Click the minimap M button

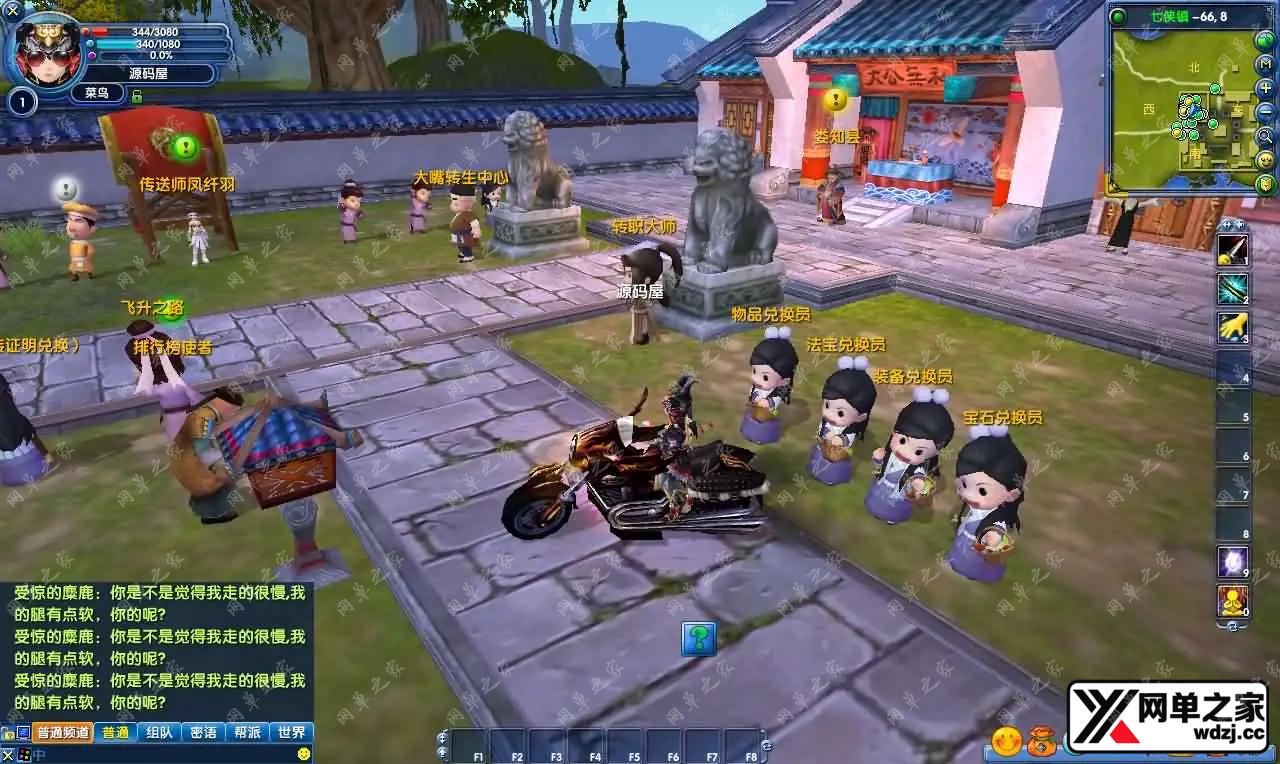[x=1265, y=65]
